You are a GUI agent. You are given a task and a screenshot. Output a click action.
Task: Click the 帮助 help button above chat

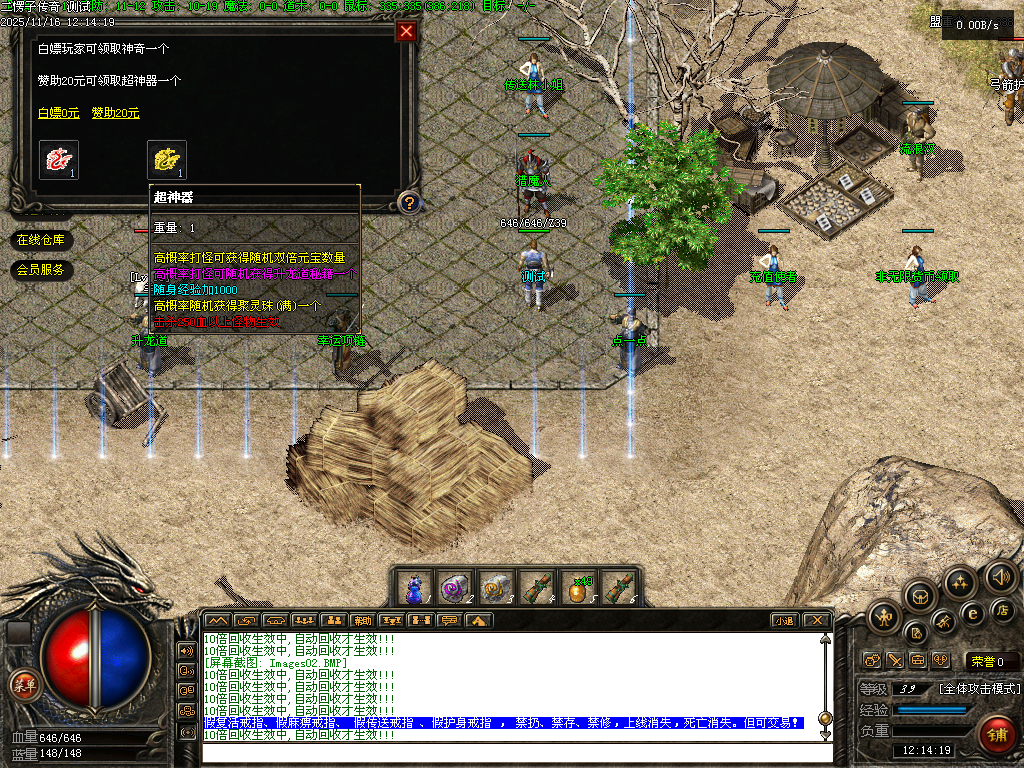click(362, 620)
